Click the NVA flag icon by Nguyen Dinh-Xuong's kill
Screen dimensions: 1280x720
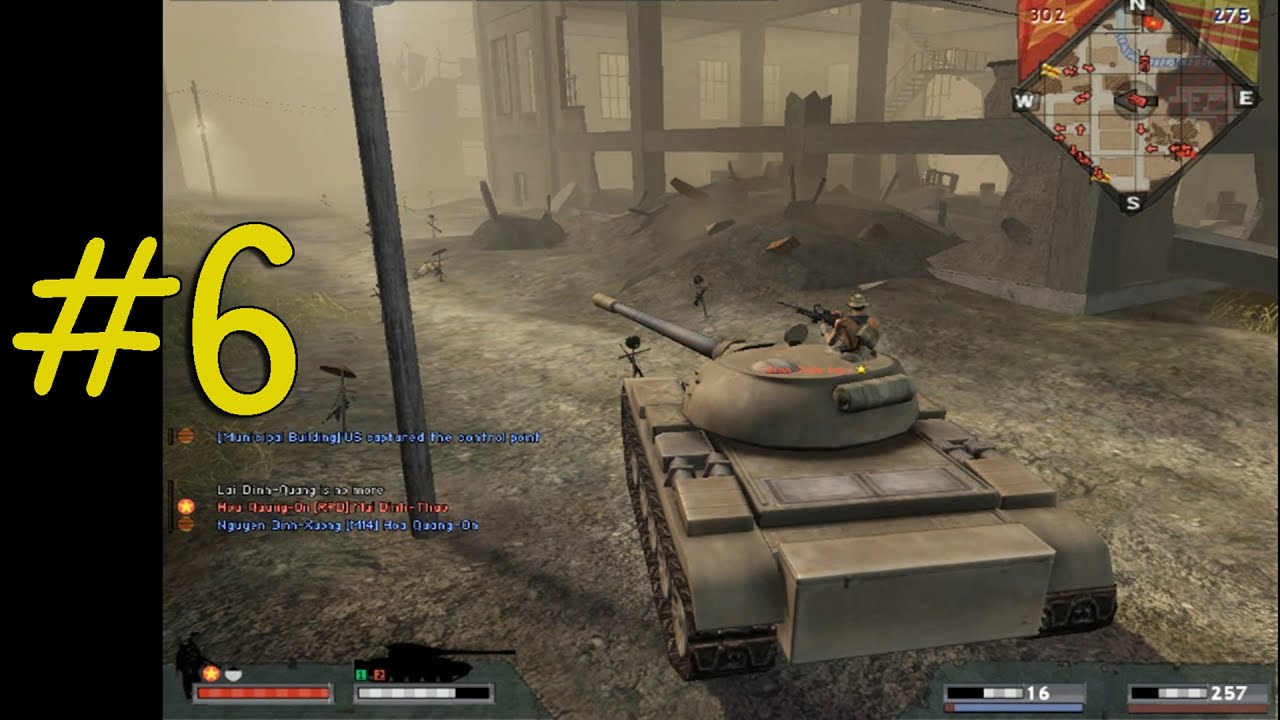[186, 525]
